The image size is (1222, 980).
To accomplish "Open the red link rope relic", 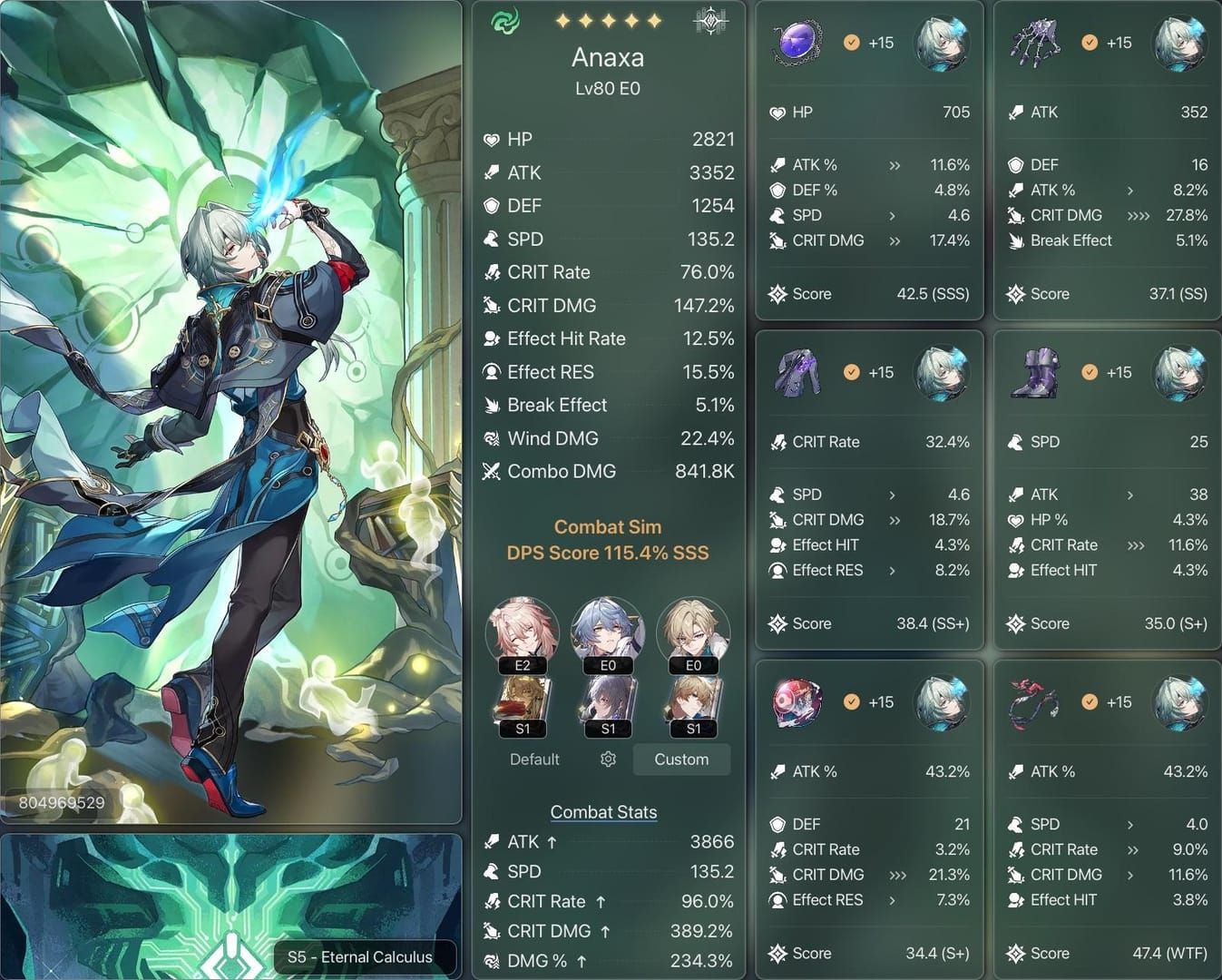I will pos(1035,702).
